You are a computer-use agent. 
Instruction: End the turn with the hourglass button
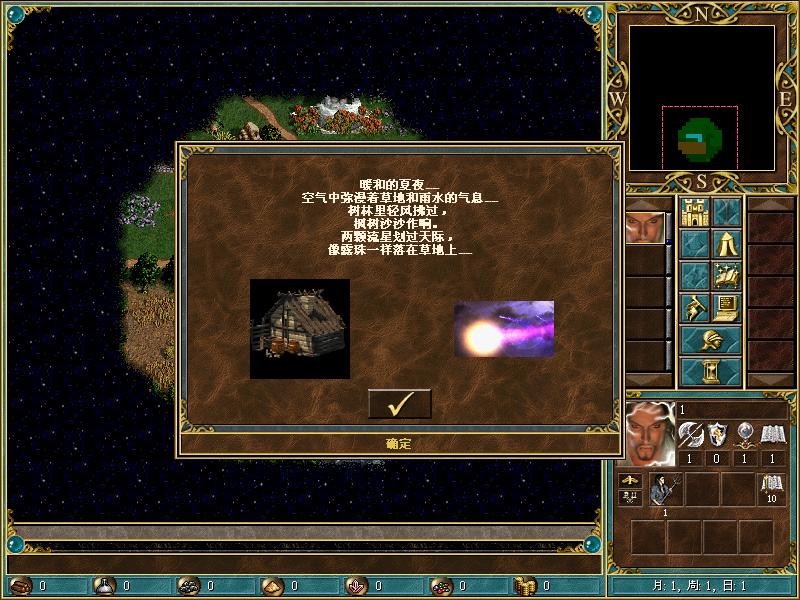coord(710,371)
